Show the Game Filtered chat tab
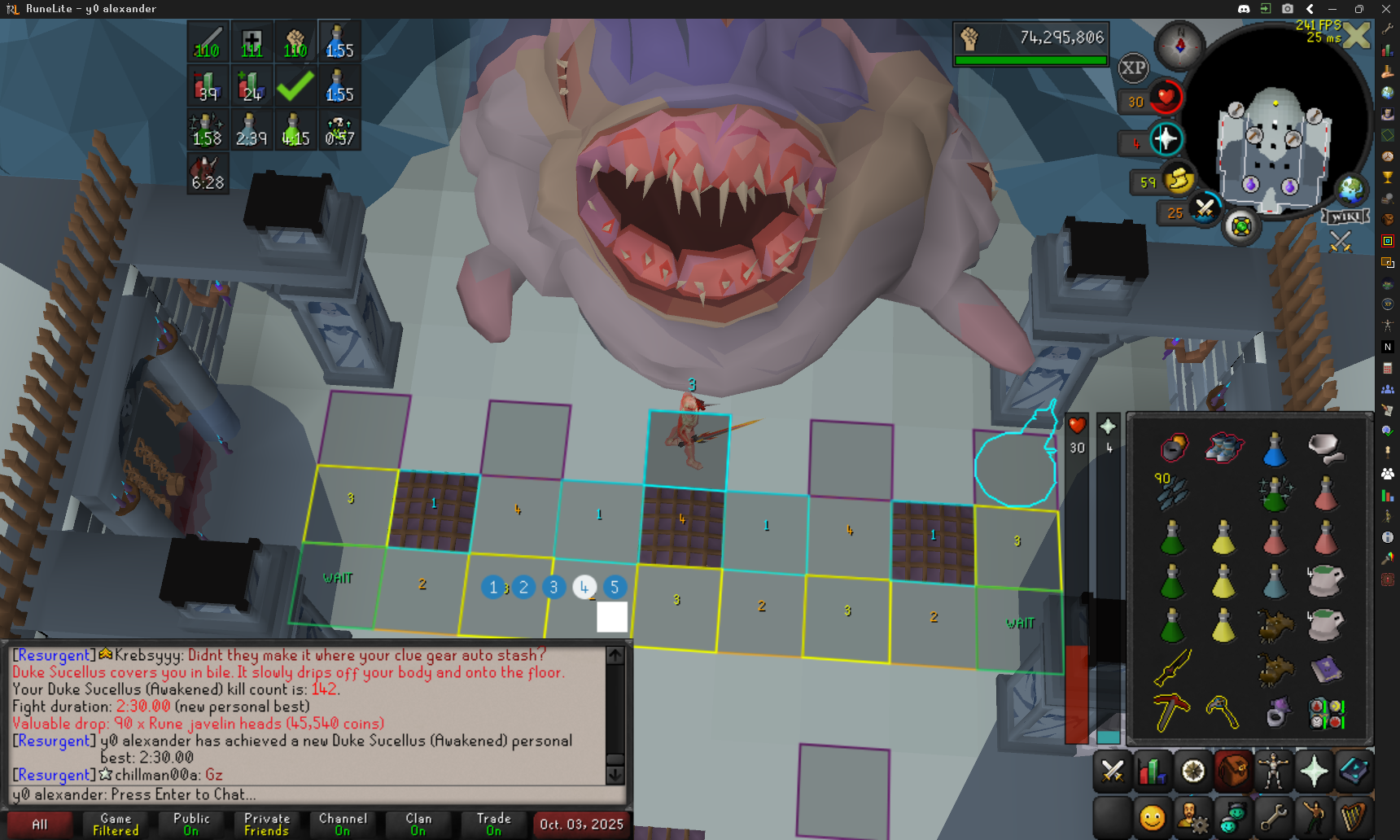Screen dimensions: 1400x840 (116, 824)
